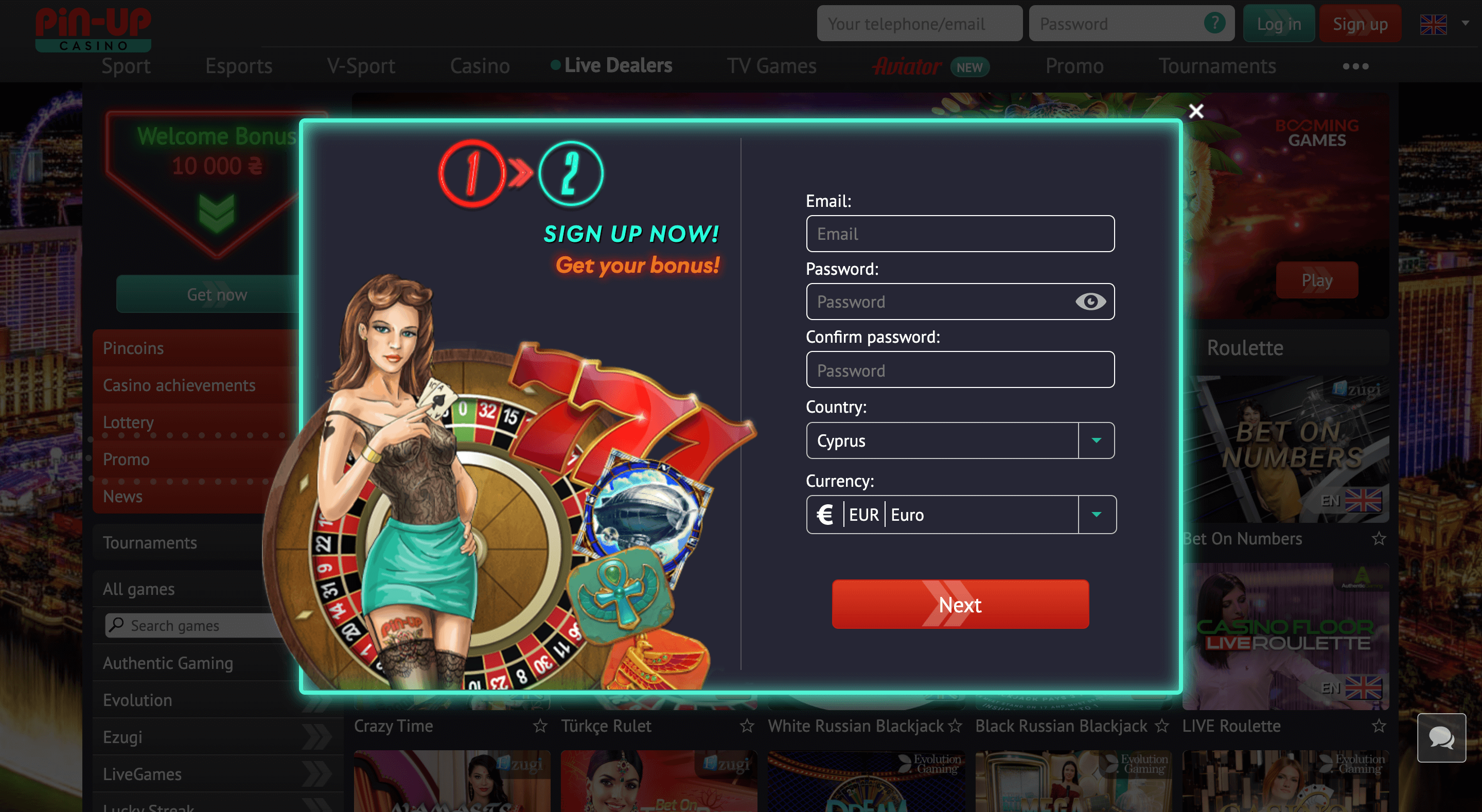
Task: Open the live chat support widget
Action: tap(1441, 738)
